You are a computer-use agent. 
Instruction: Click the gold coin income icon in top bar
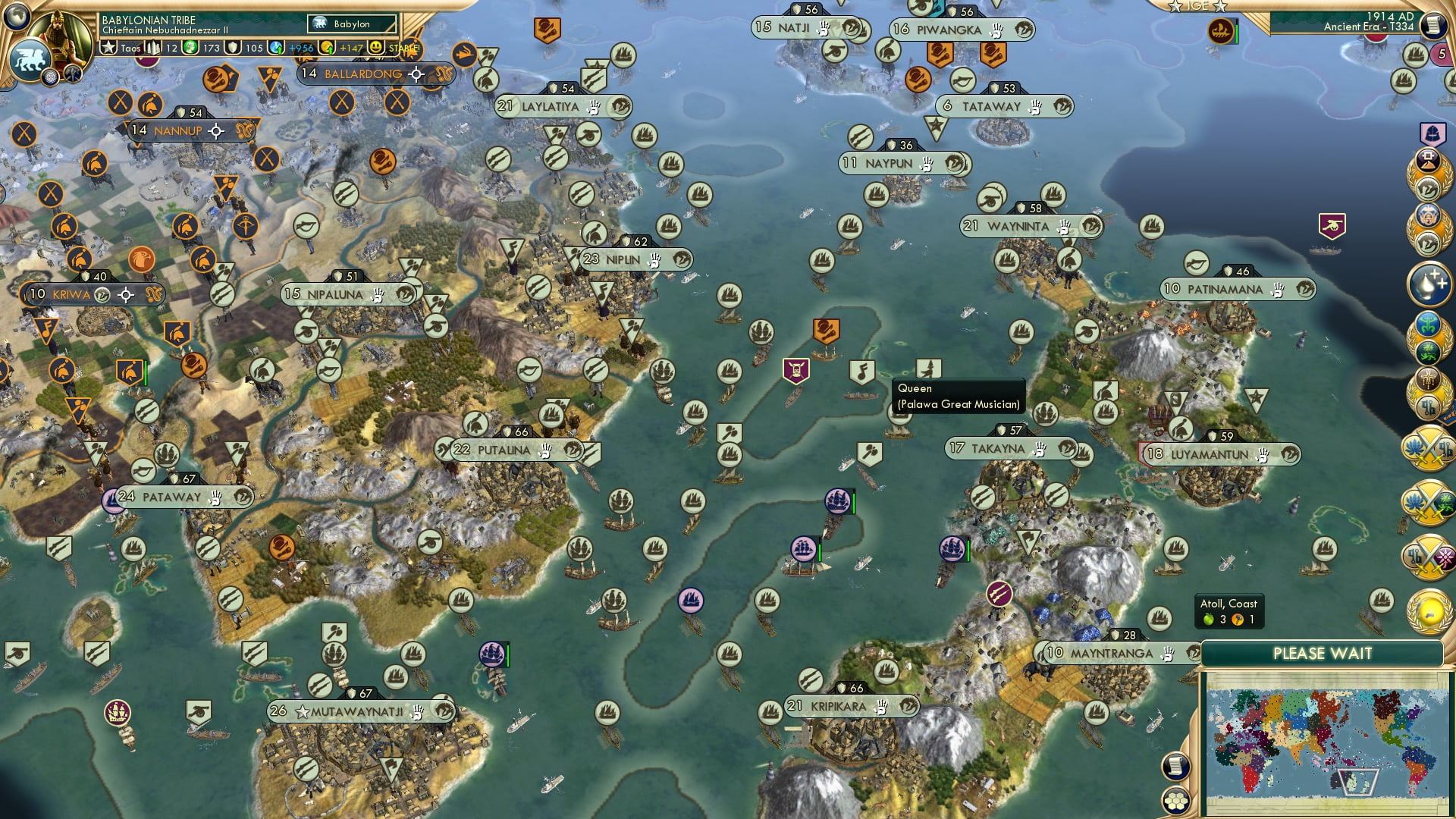(x=327, y=47)
